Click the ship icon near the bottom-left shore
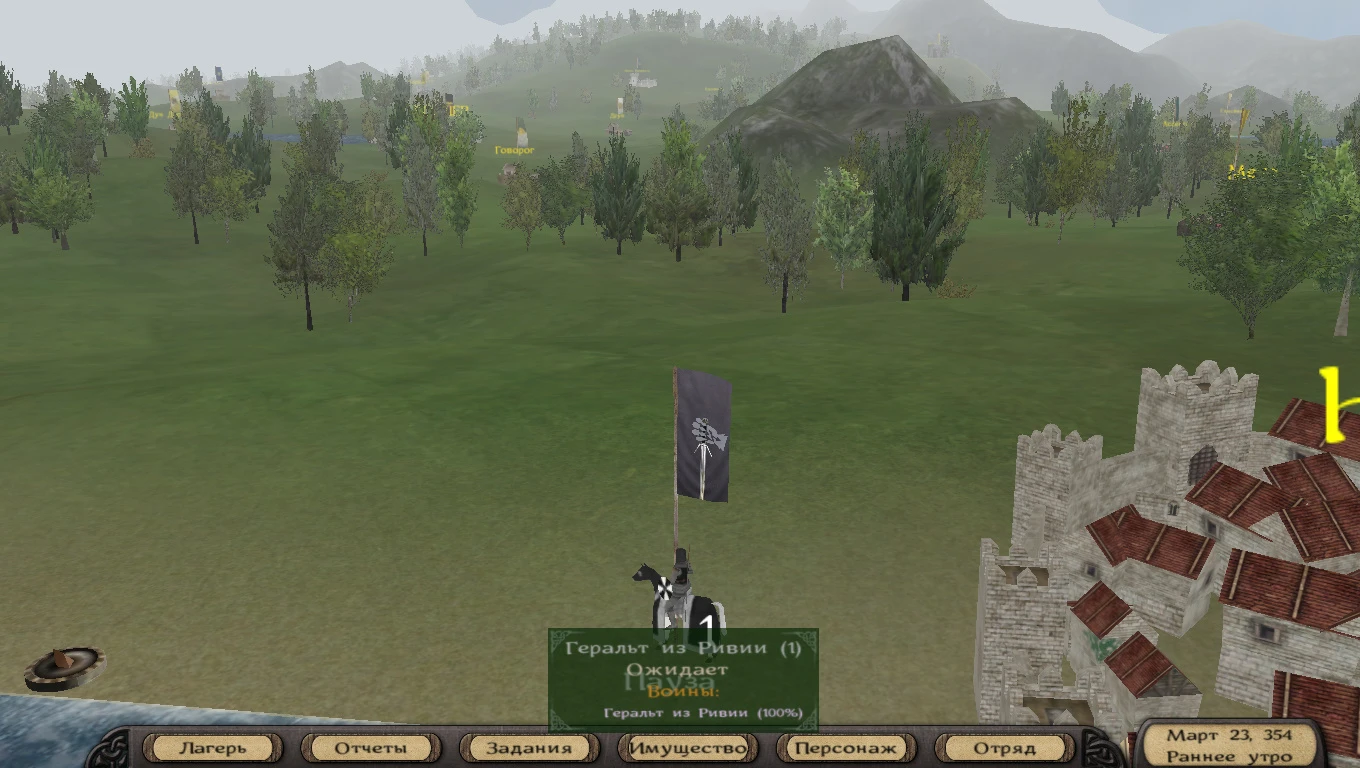 point(63,665)
